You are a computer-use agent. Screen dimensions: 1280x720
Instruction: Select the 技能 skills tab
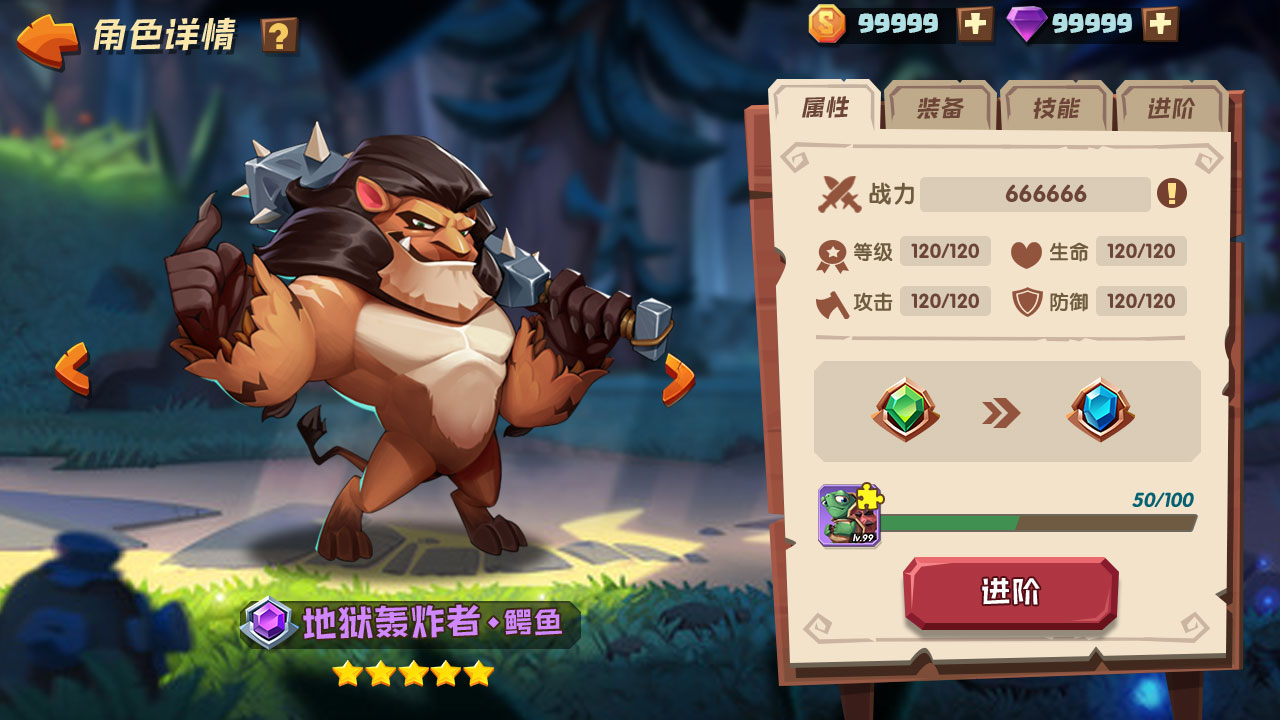pos(1056,108)
